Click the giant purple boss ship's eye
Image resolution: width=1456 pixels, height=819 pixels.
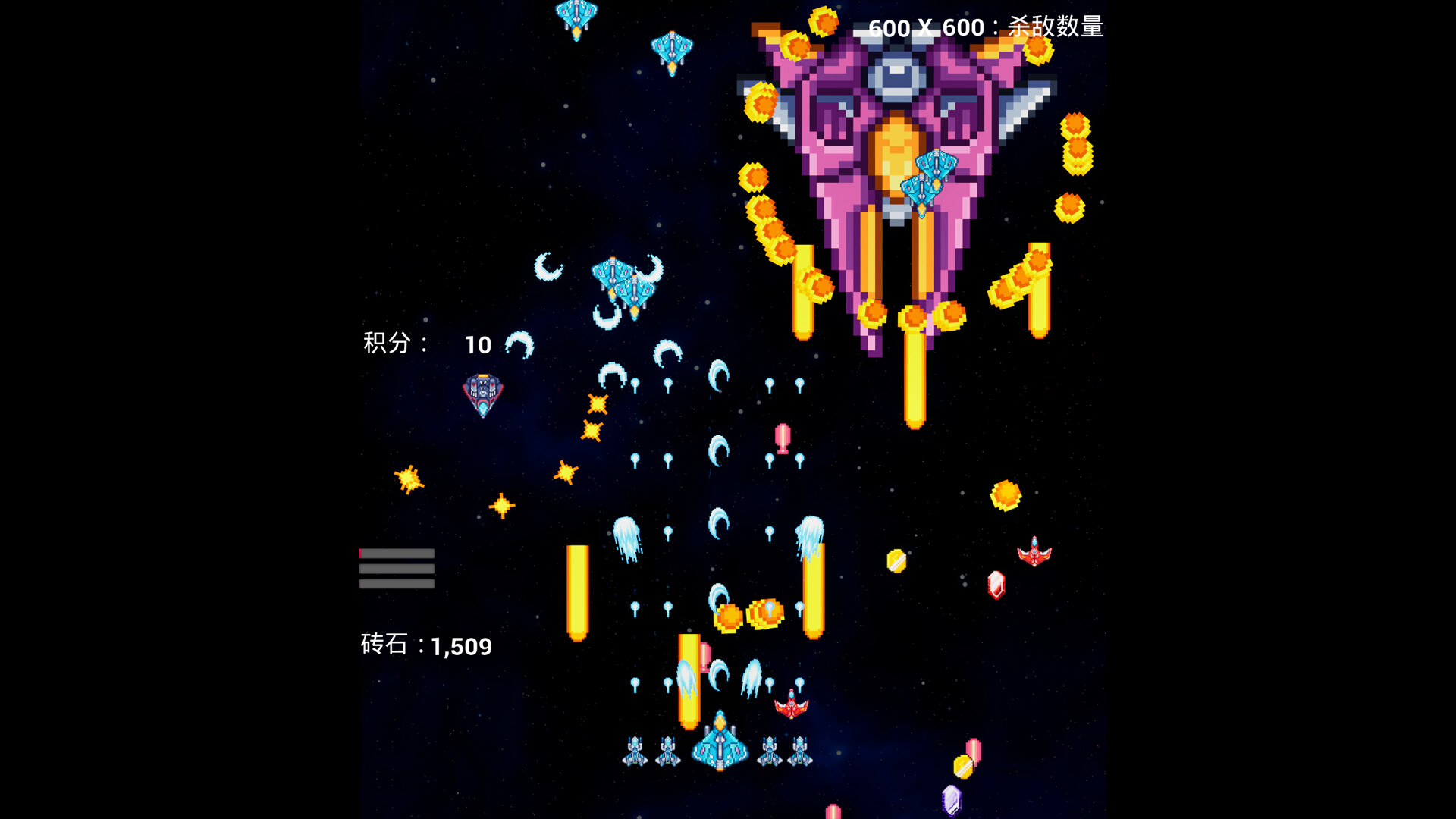click(898, 76)
